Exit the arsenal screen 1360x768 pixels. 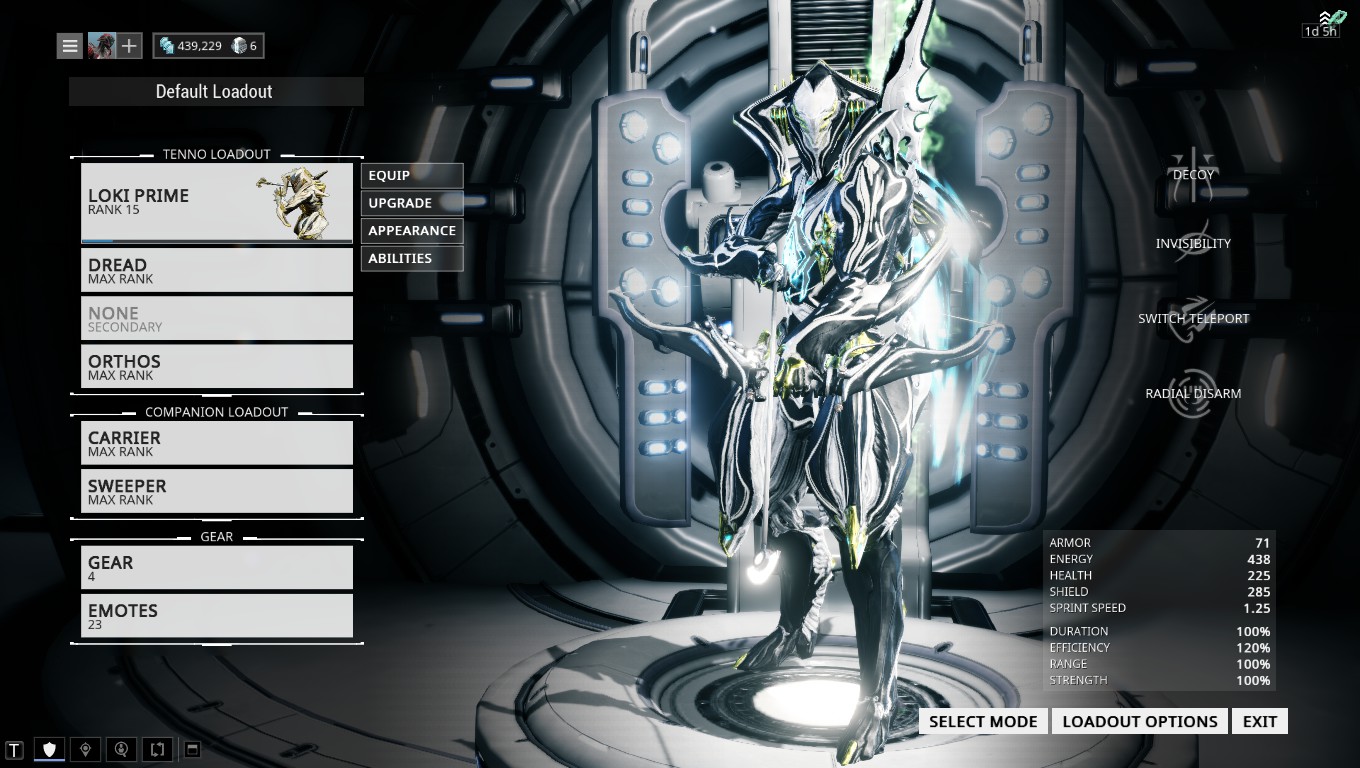(x=1259, y=721)
